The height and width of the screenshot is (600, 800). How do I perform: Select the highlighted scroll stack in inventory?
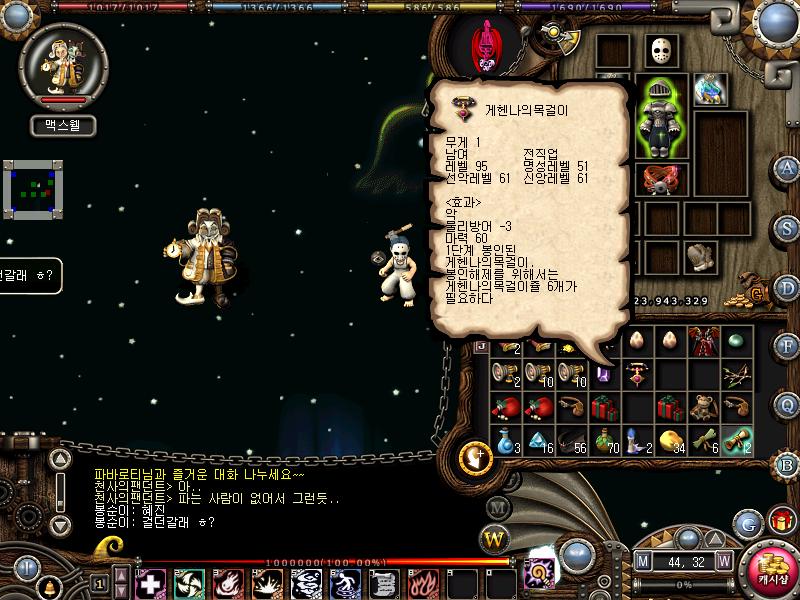tap(738, 439)
